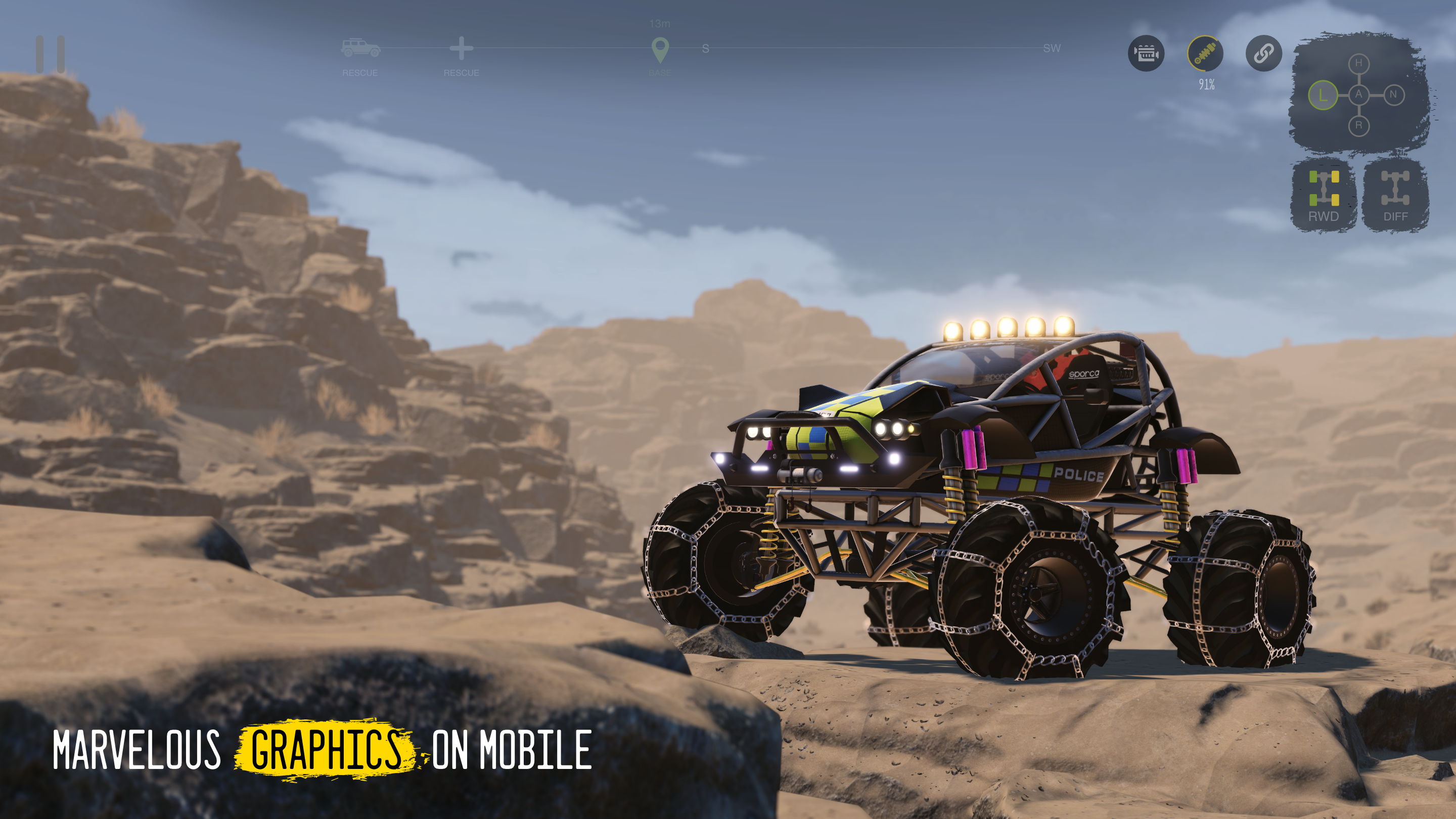Tap the 91% suspension condition ring
This screenshot has width=1456, height=819.
pyautogui.click(x=1207, y=85)
